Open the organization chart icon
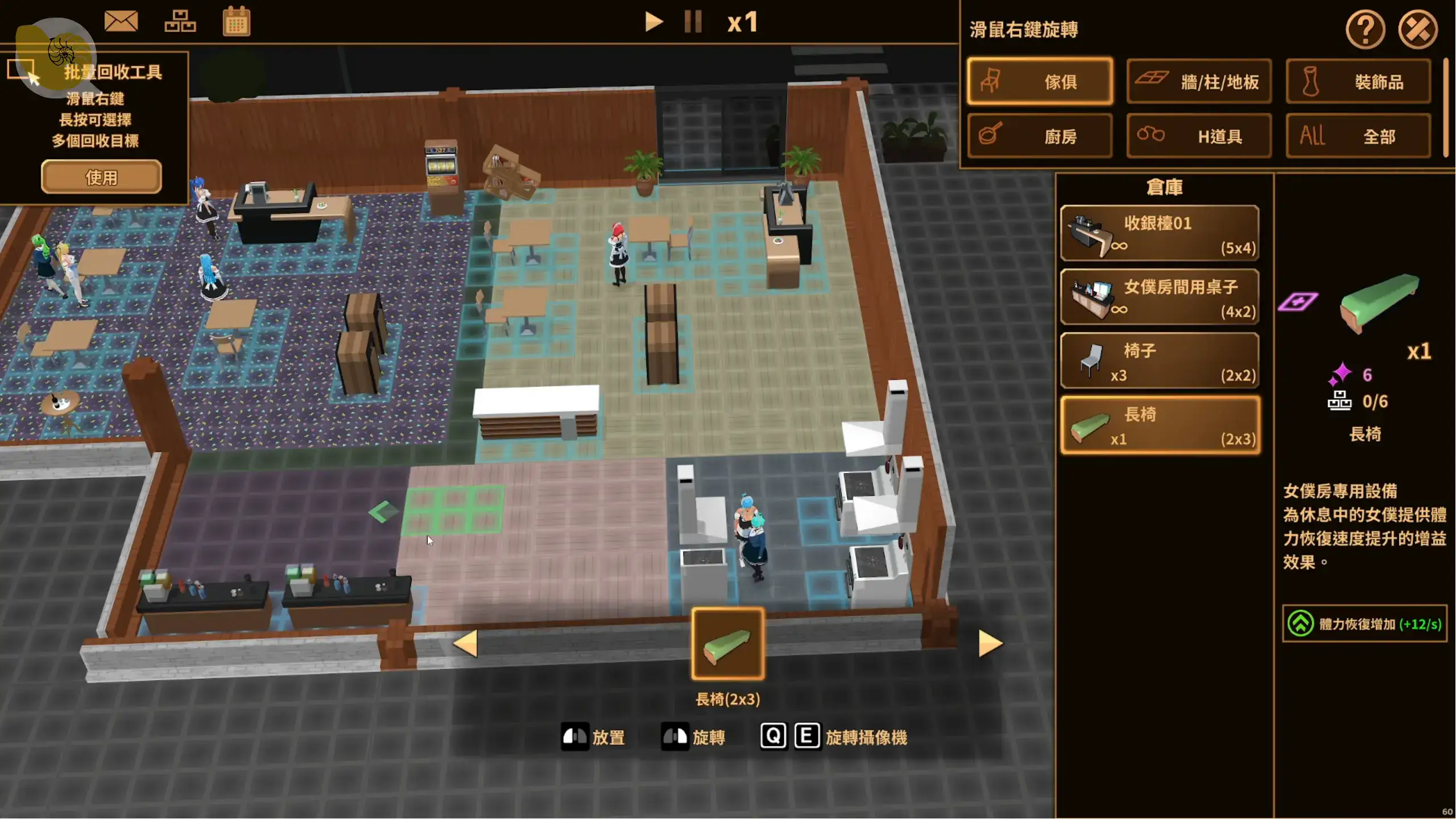The image size is (1456, 819). [180, 22]
